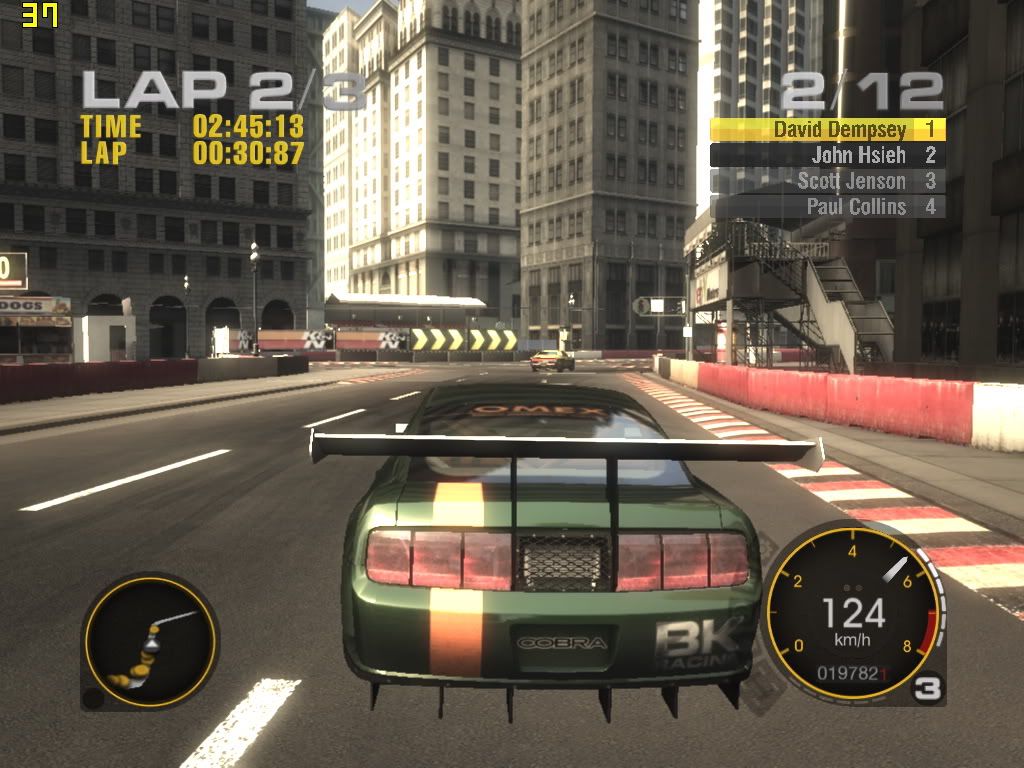Click Scott Jenson's standings entry
1024x768 pixels.
(828, 181)
